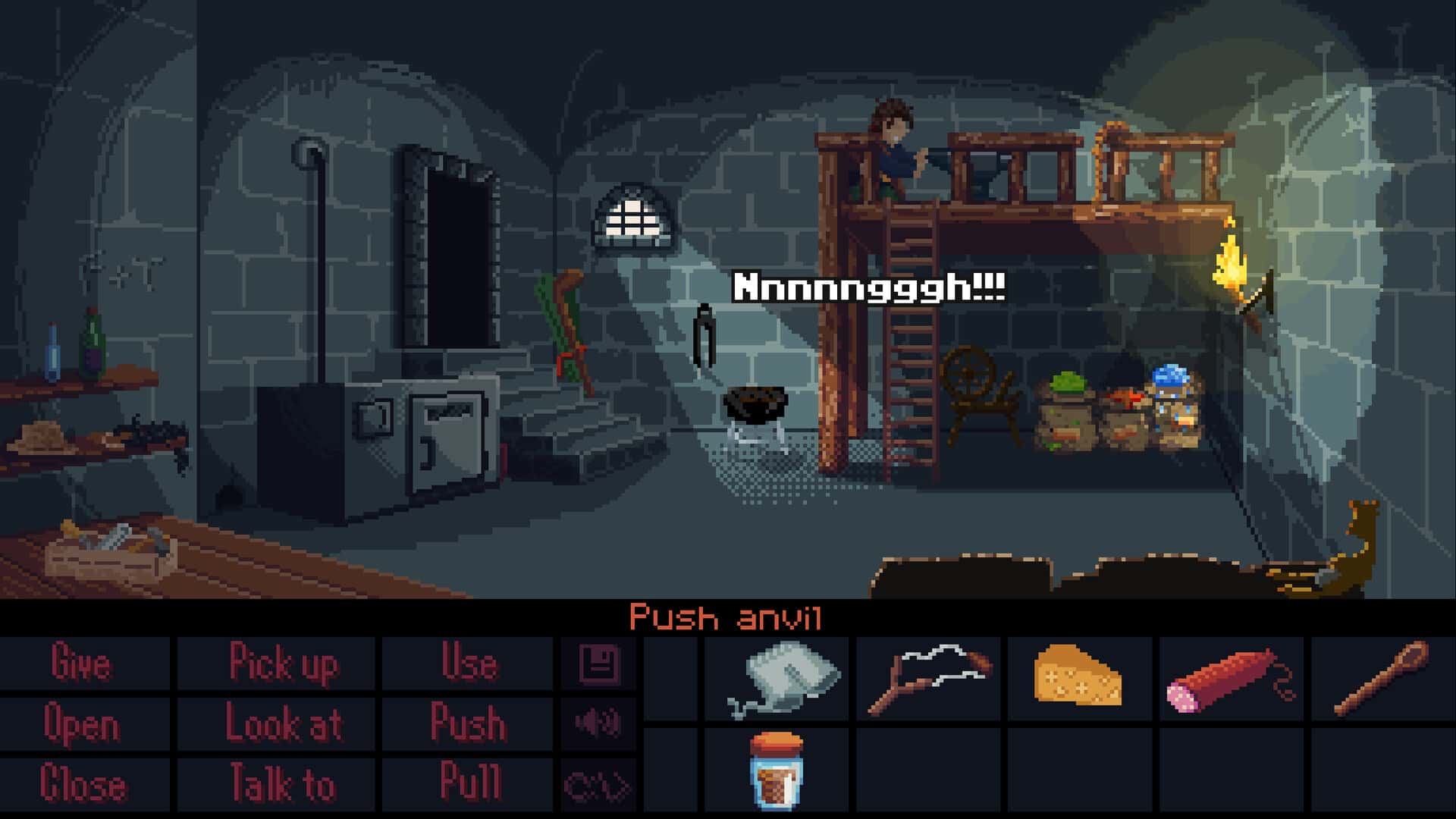This screenshot has width=1456, height=819.
Task: Toggle sound with the speaker icon
Action: click(x=598, y=723)
